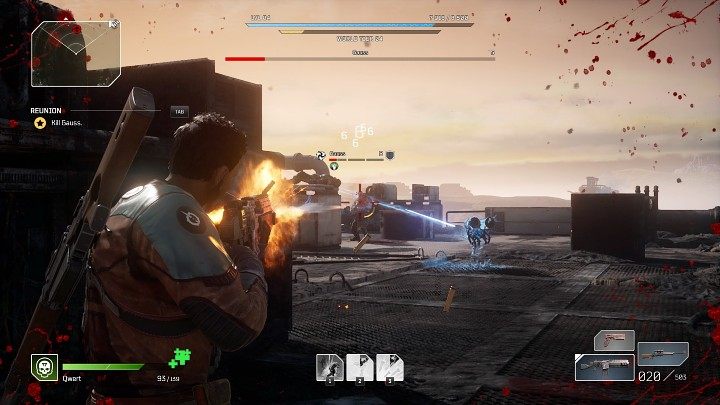Activate the third ability skill icon
This screenshot has width=720, height=405.
pos(390,367)
